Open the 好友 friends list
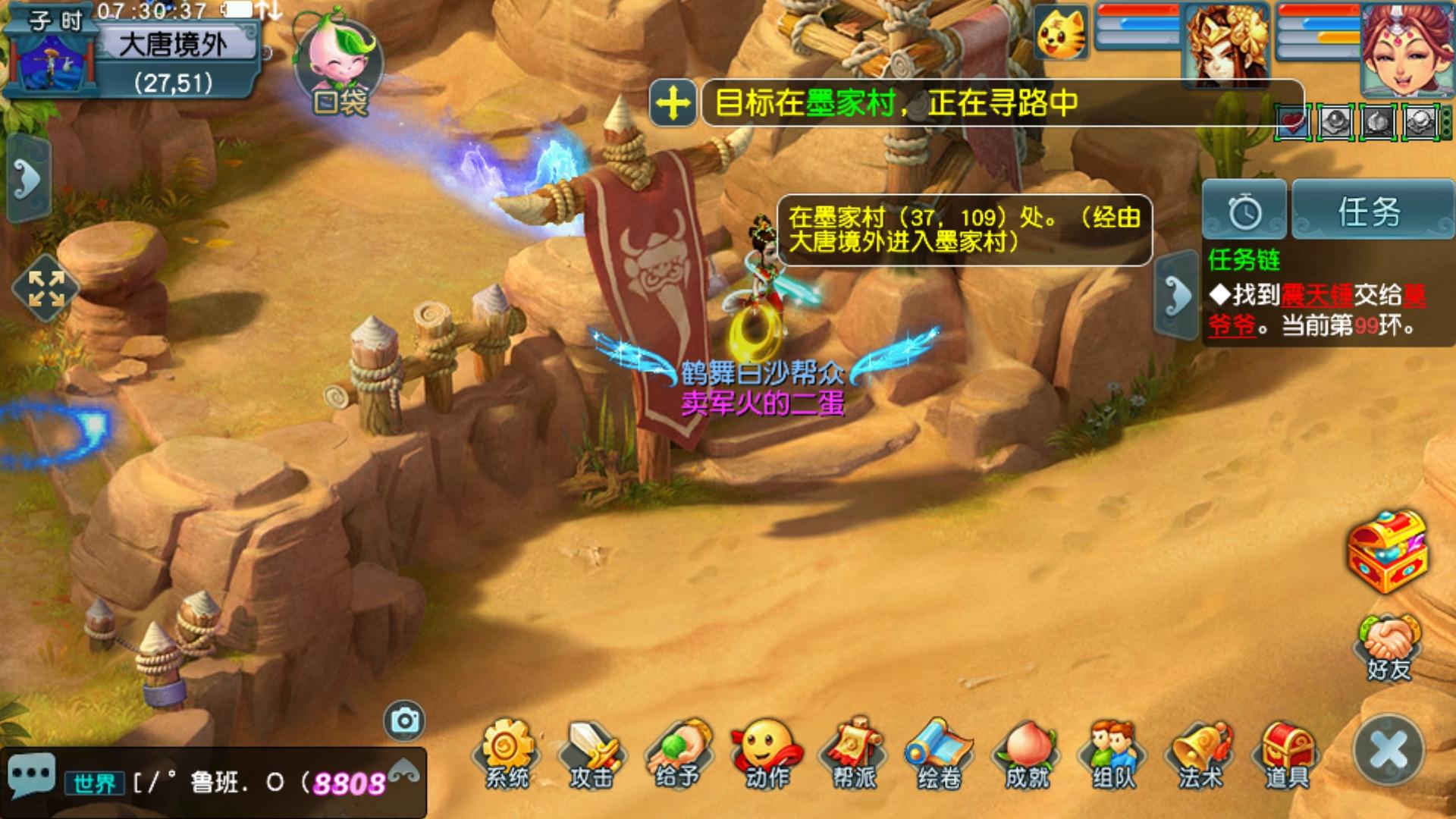 click(x=1389, y=648)
